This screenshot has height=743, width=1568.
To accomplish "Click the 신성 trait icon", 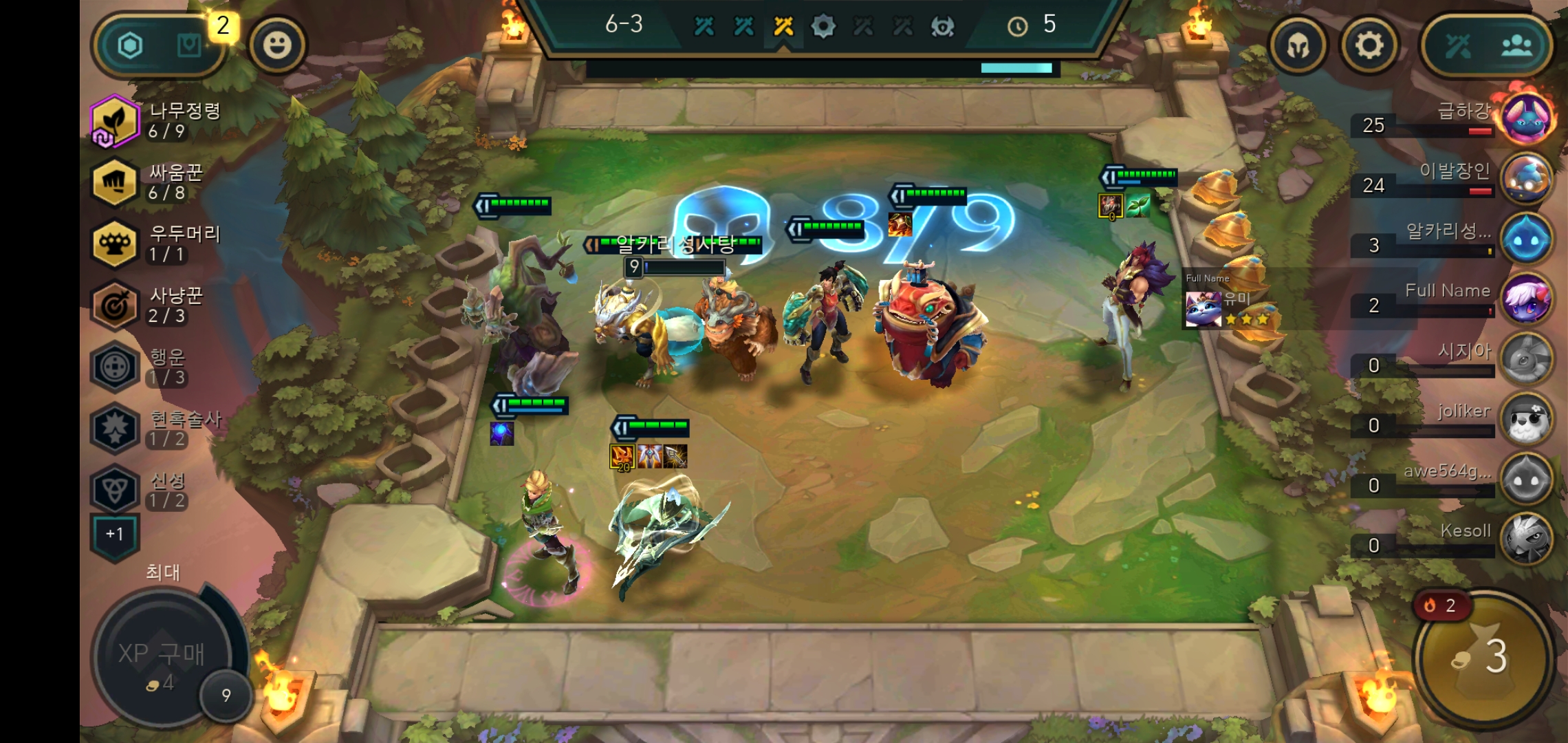I will coord(113,483).
